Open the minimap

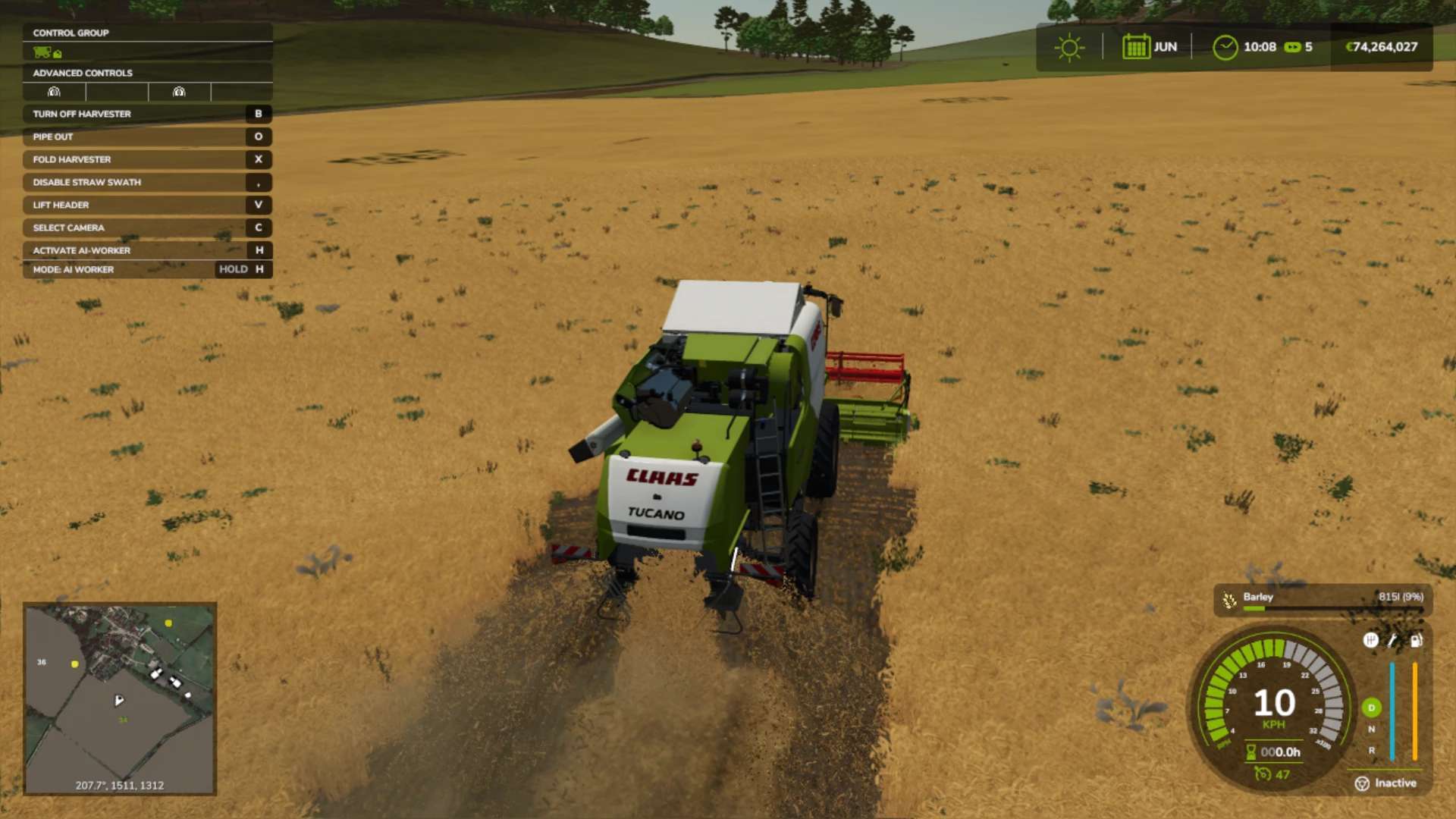coord(120,698)
